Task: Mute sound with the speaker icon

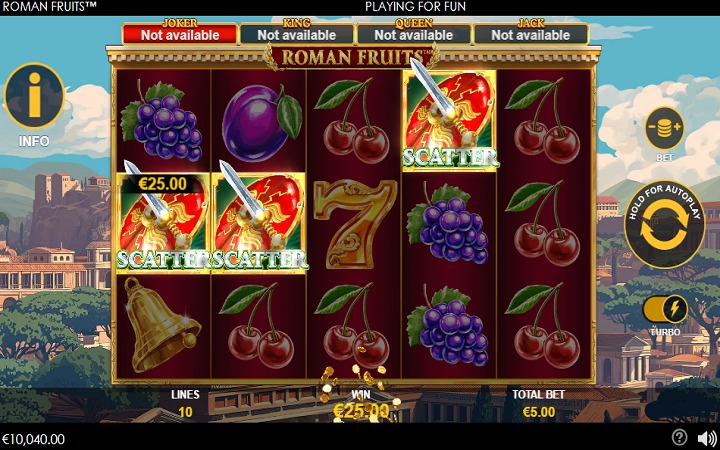Action: pos(706,437)
